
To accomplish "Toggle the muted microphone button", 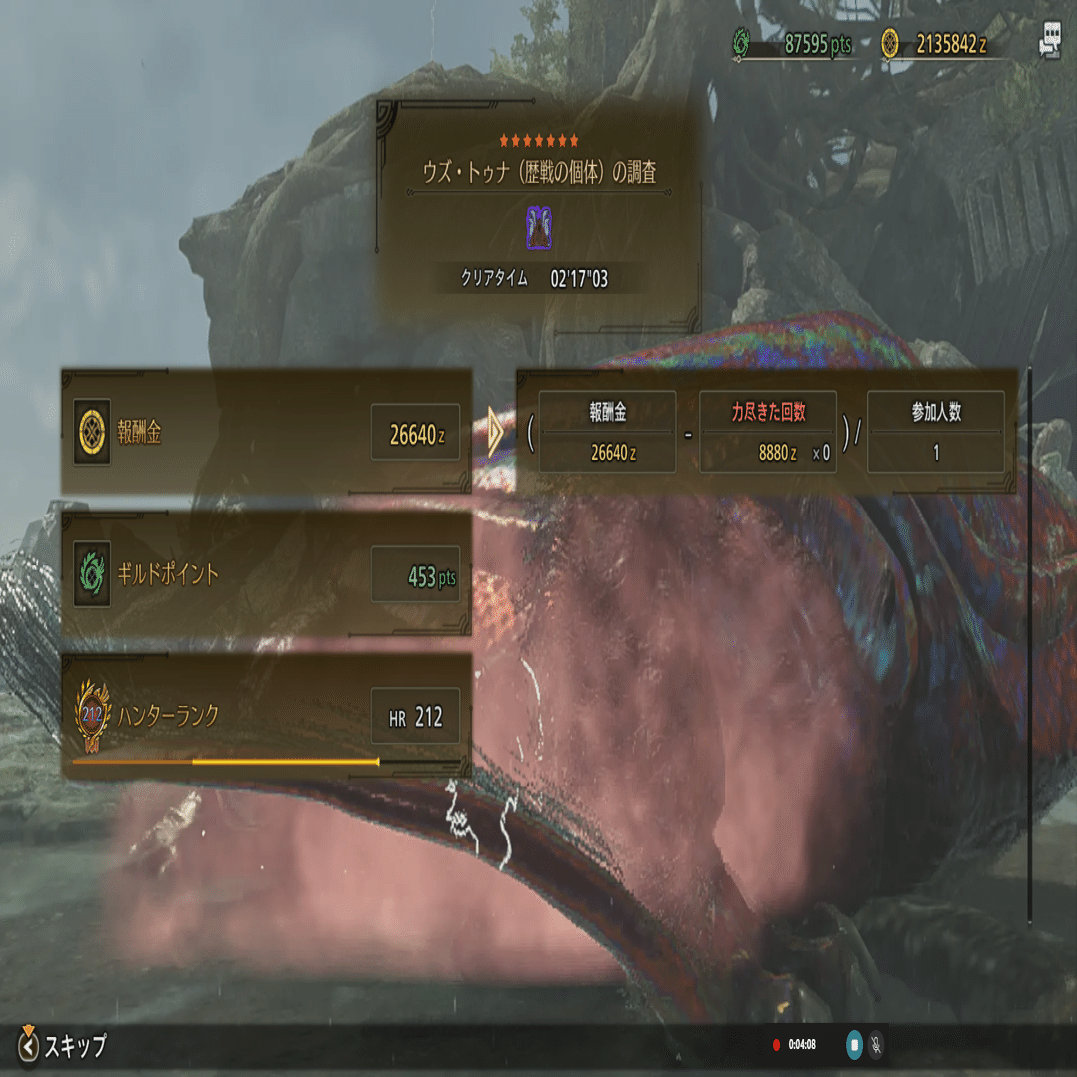I will pos(877,1045).
